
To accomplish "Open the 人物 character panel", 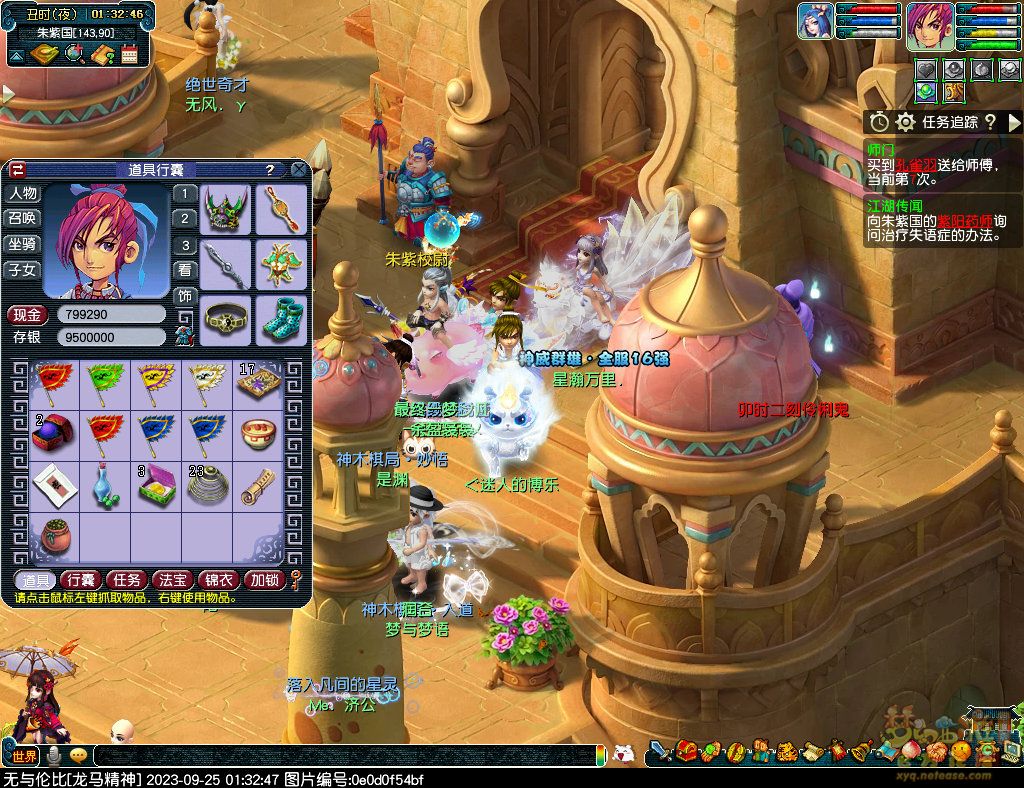I will point(22,193).
